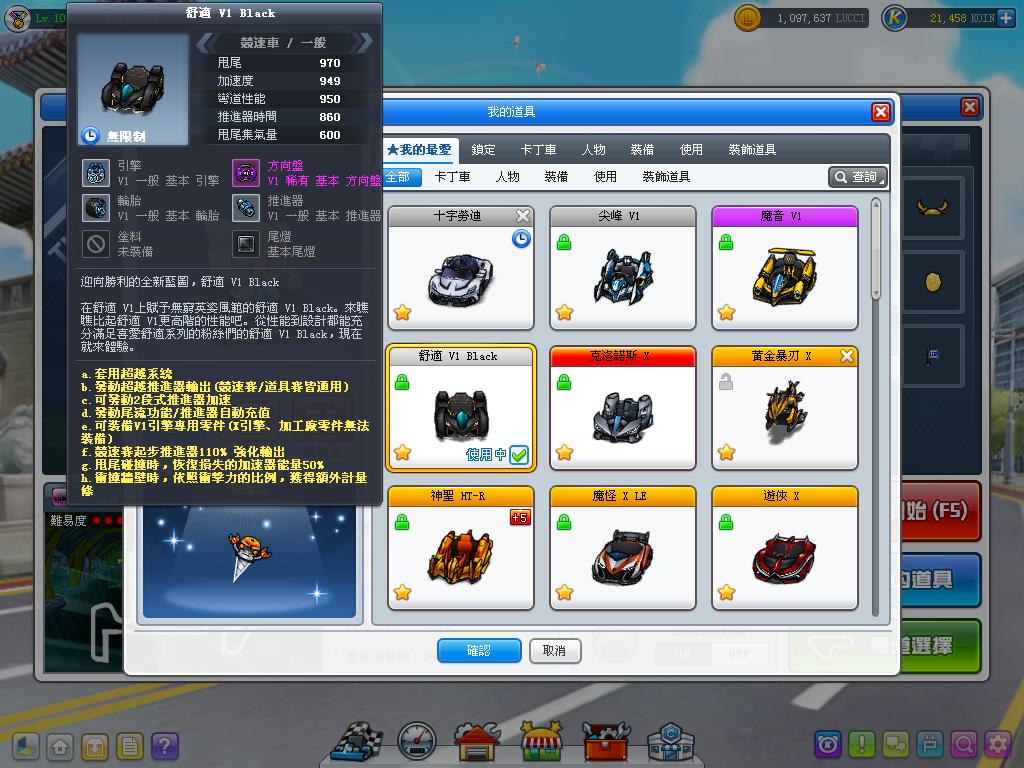Select the 克洛諾斯 X kart

622,409
